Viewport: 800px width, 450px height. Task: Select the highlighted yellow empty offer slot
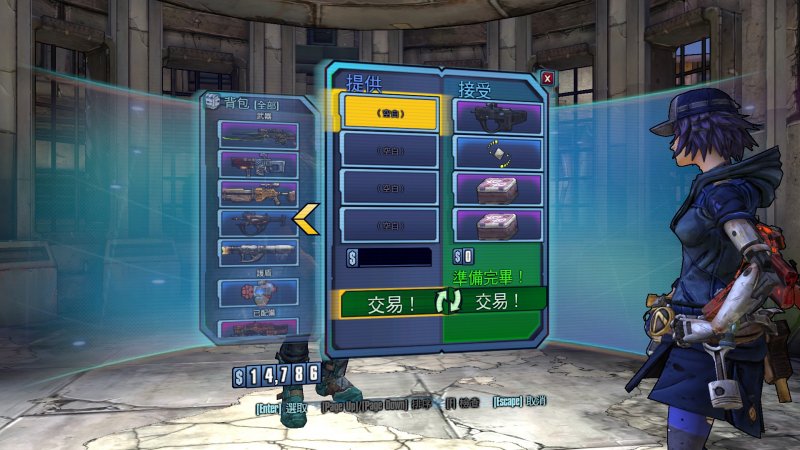point(390,112)
